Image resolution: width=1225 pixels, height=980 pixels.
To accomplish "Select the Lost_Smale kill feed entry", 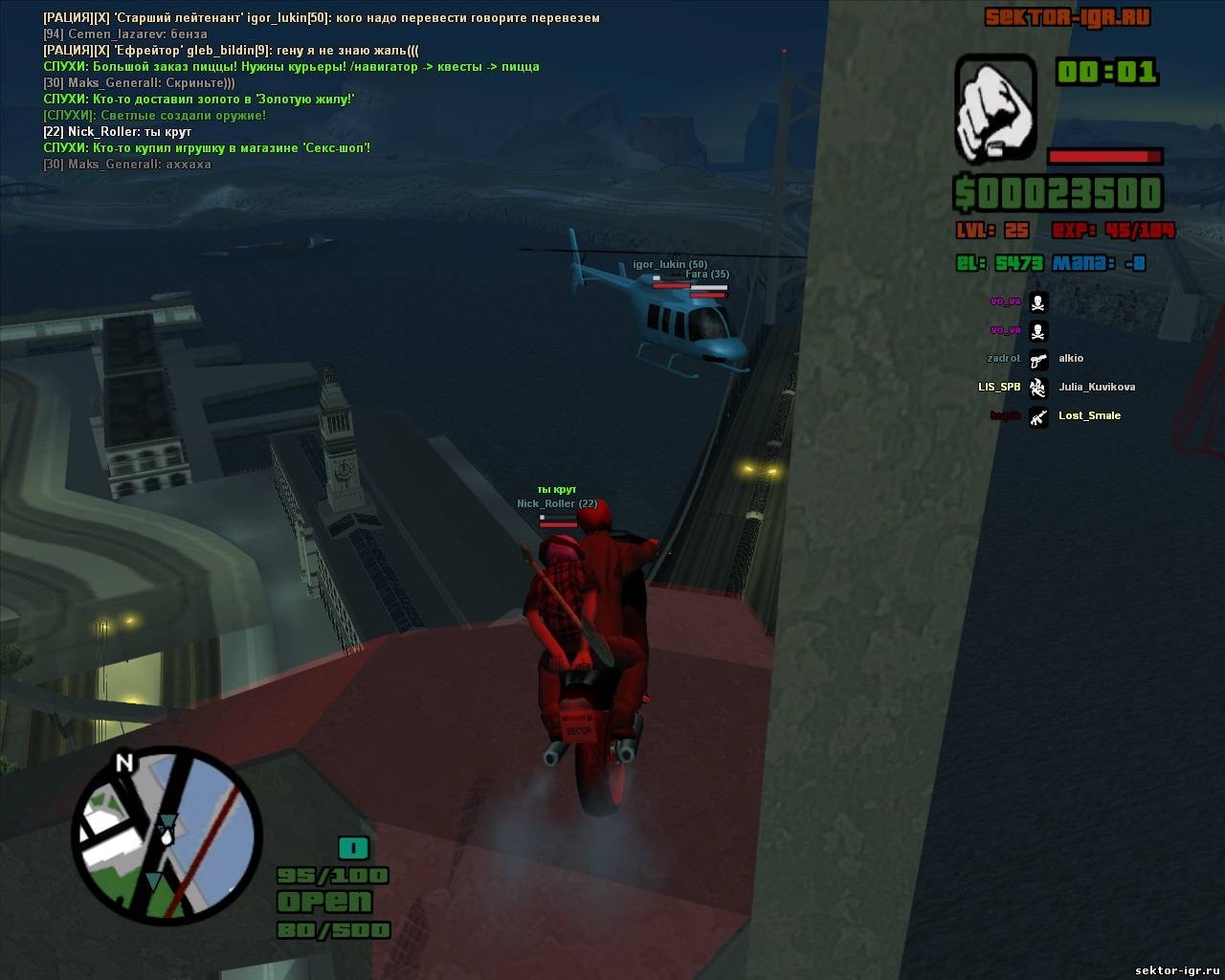I will pyautogui.click(x=1089, y=415).
